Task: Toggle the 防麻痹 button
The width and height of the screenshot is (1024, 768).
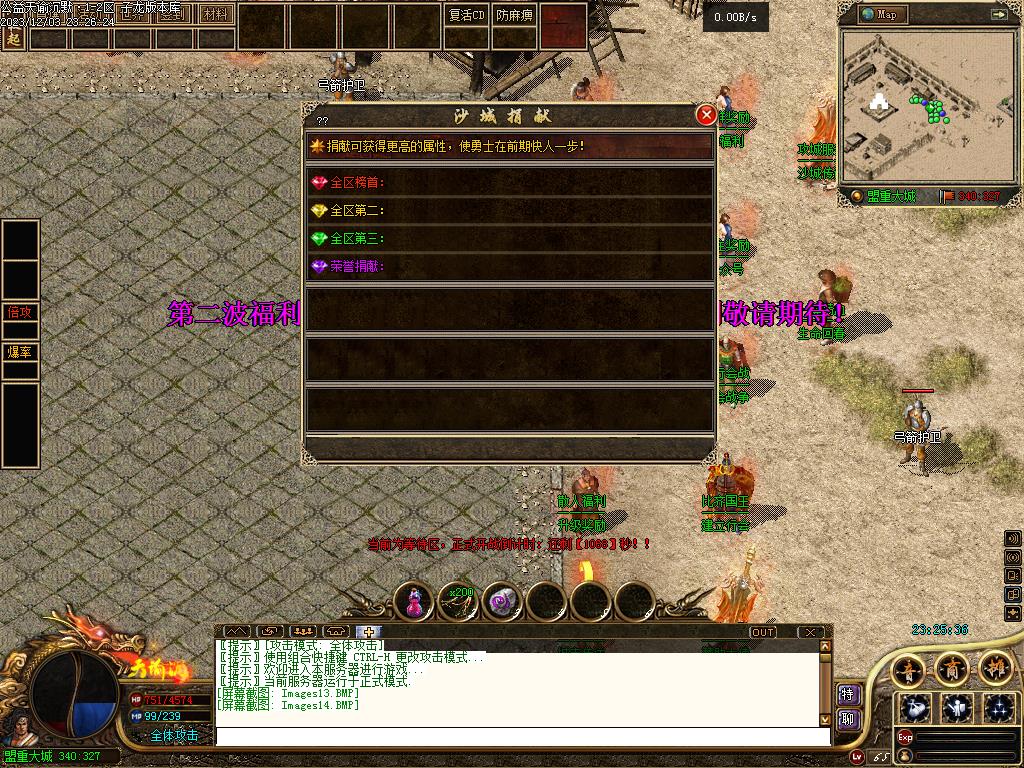Action: [515, 15]
